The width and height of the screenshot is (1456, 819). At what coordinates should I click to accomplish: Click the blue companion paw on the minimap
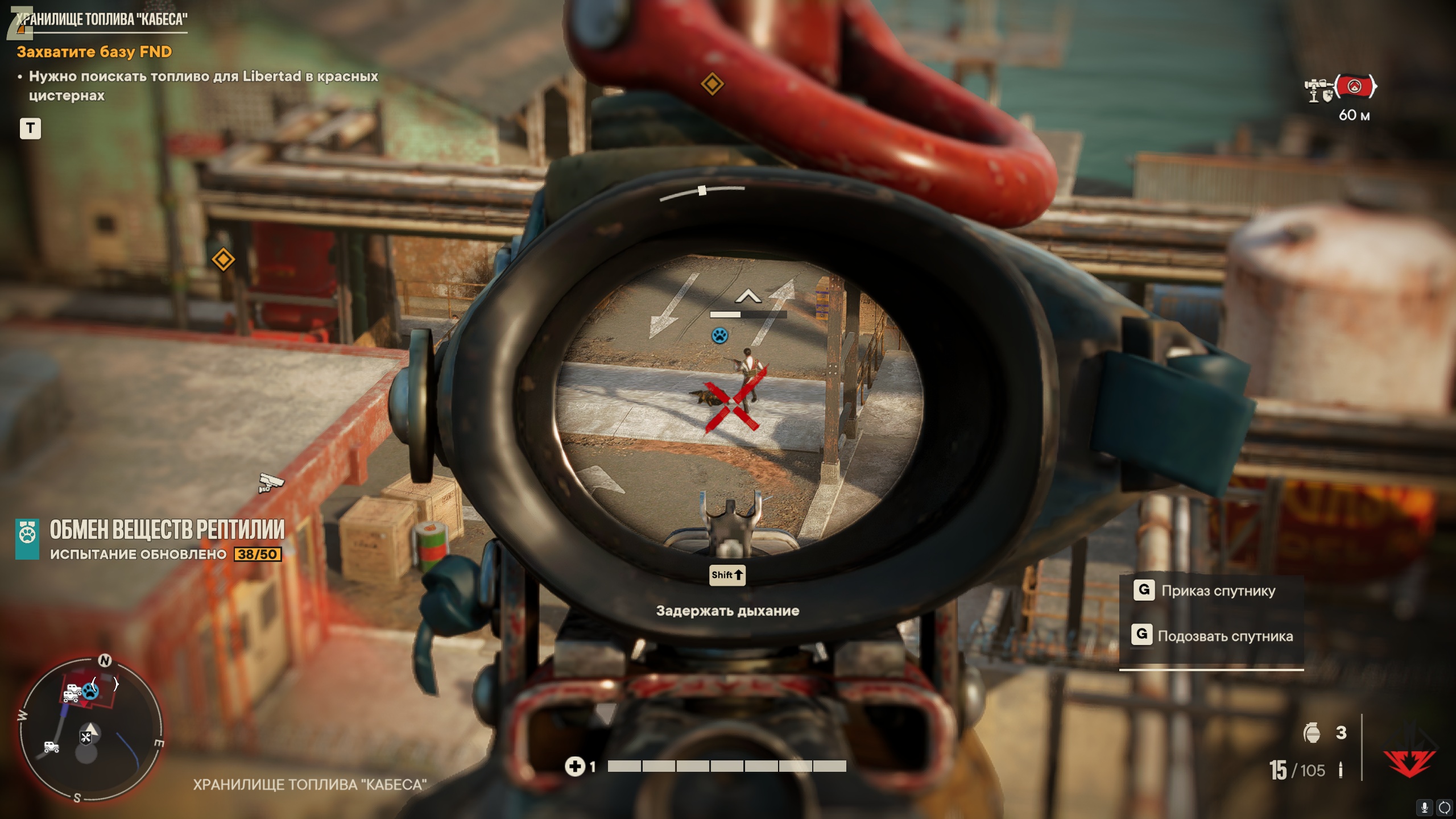(90, 691)
